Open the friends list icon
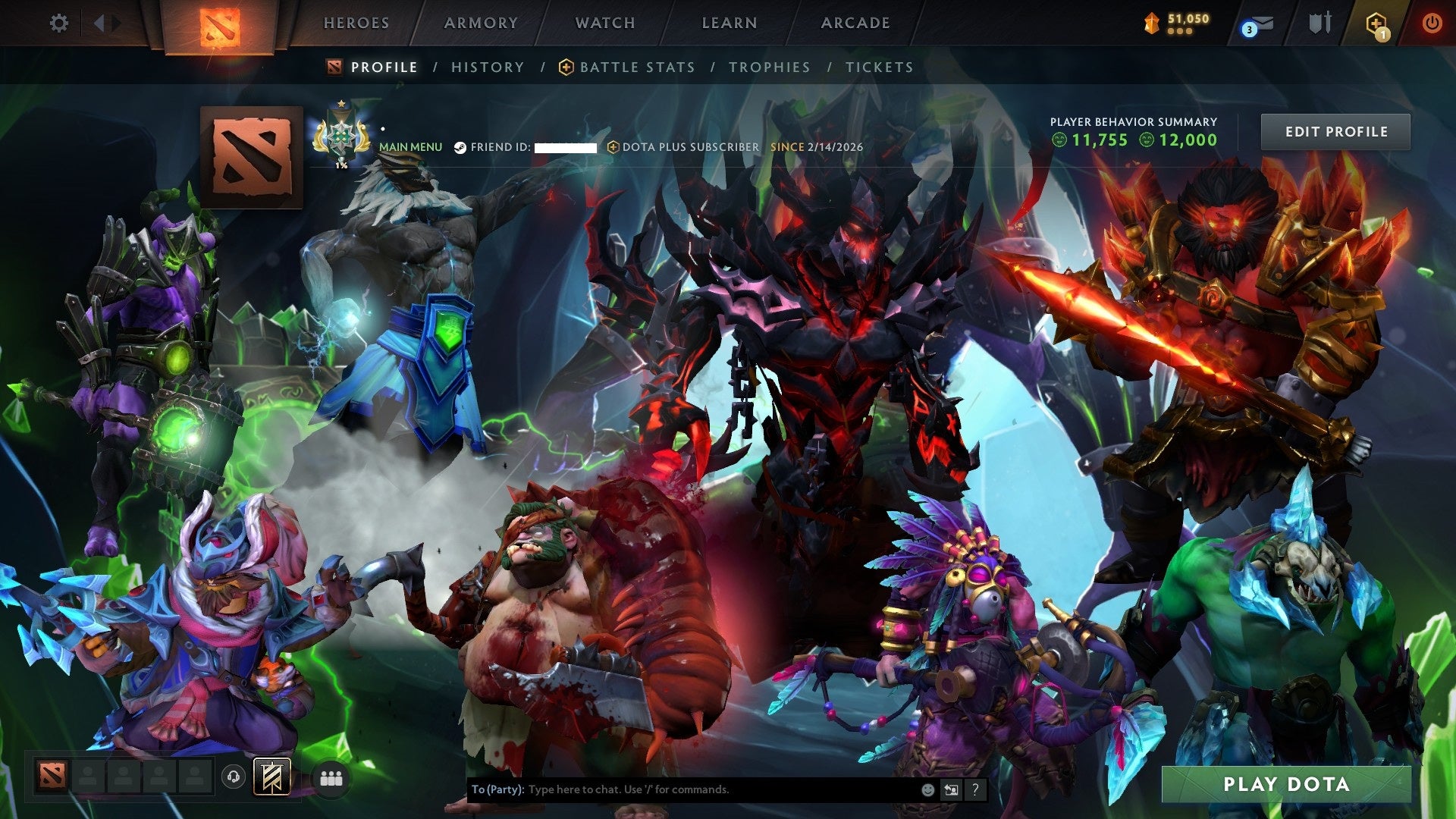The width and height of the screenshot is (1456, 819). click(x=328, y=778)
